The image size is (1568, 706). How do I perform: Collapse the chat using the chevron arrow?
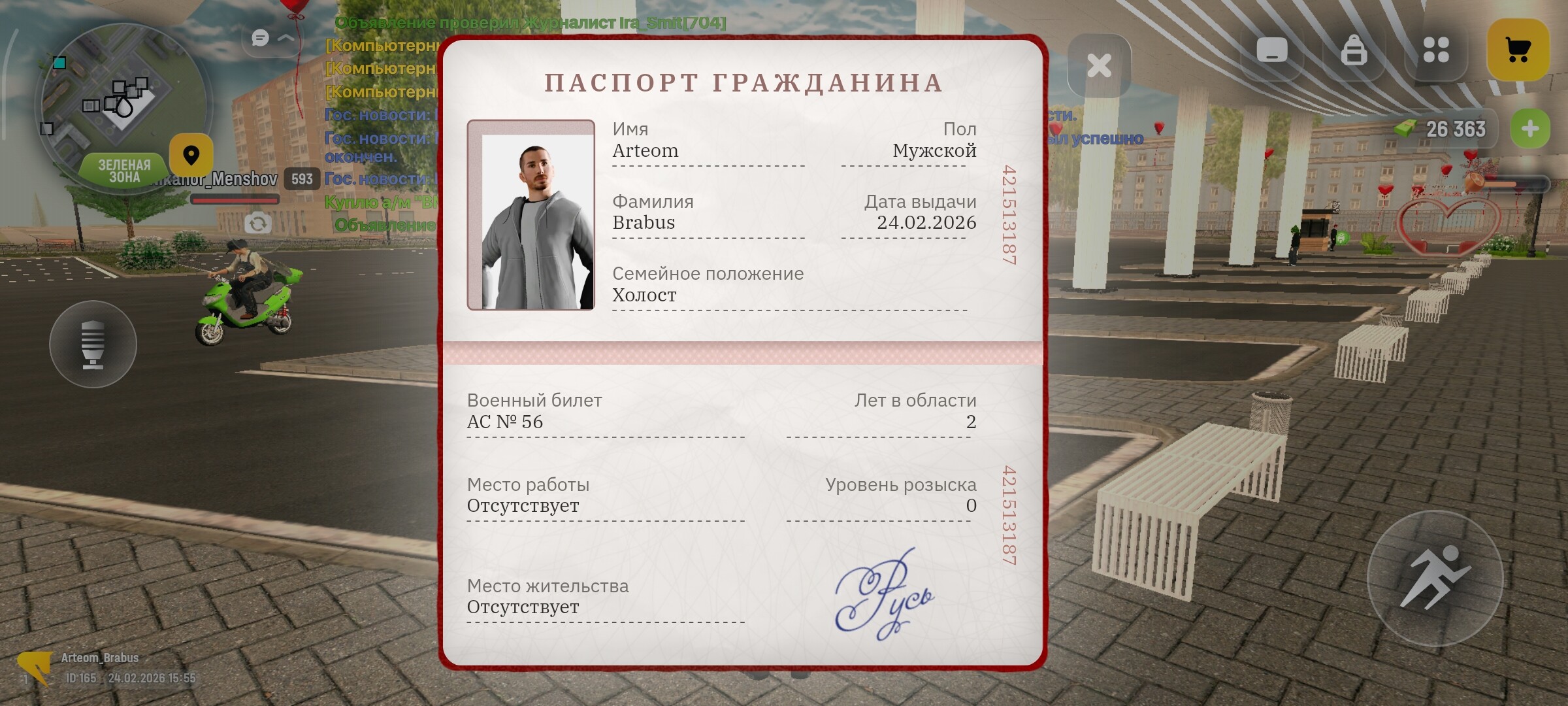click(286, 39)
